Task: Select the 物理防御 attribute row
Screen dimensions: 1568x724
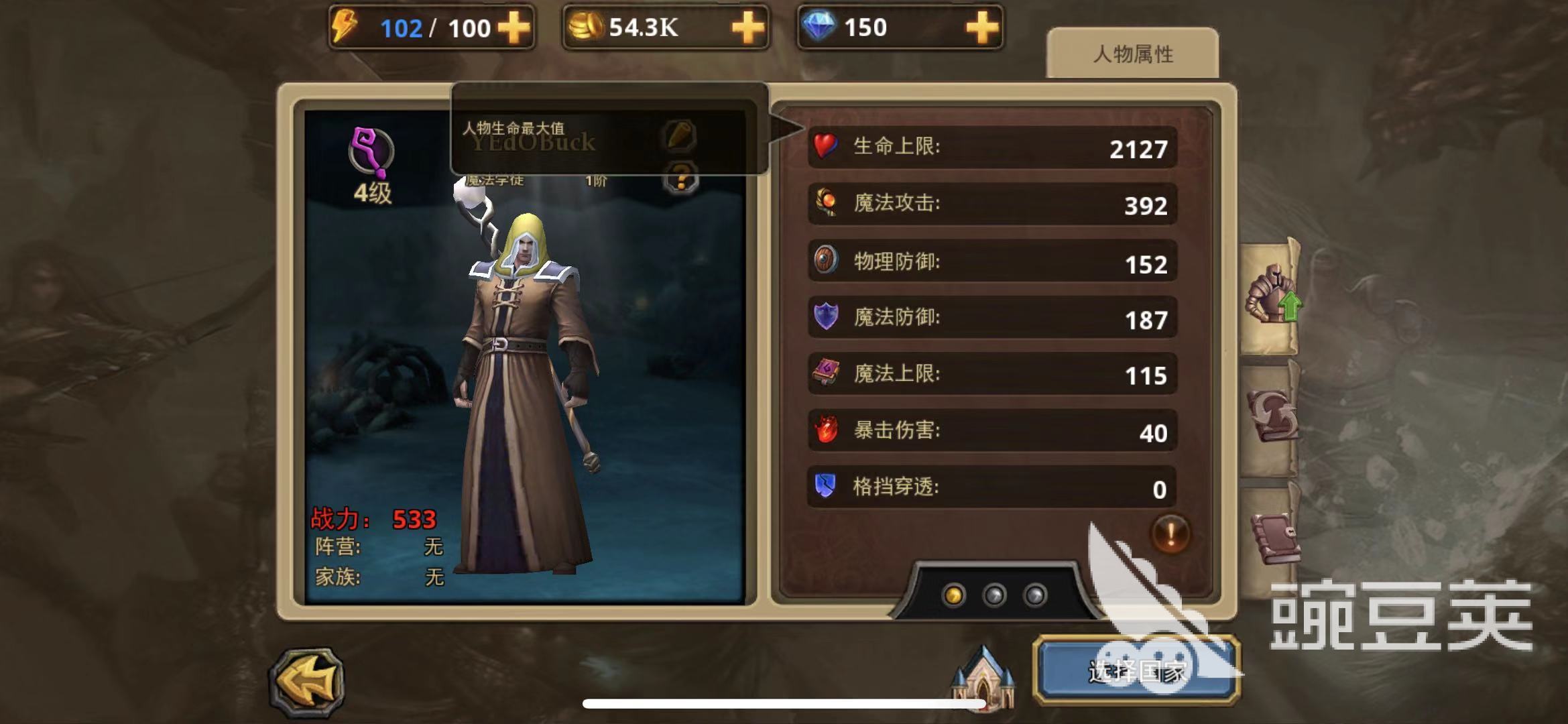Action: click(x=992, y=261)
